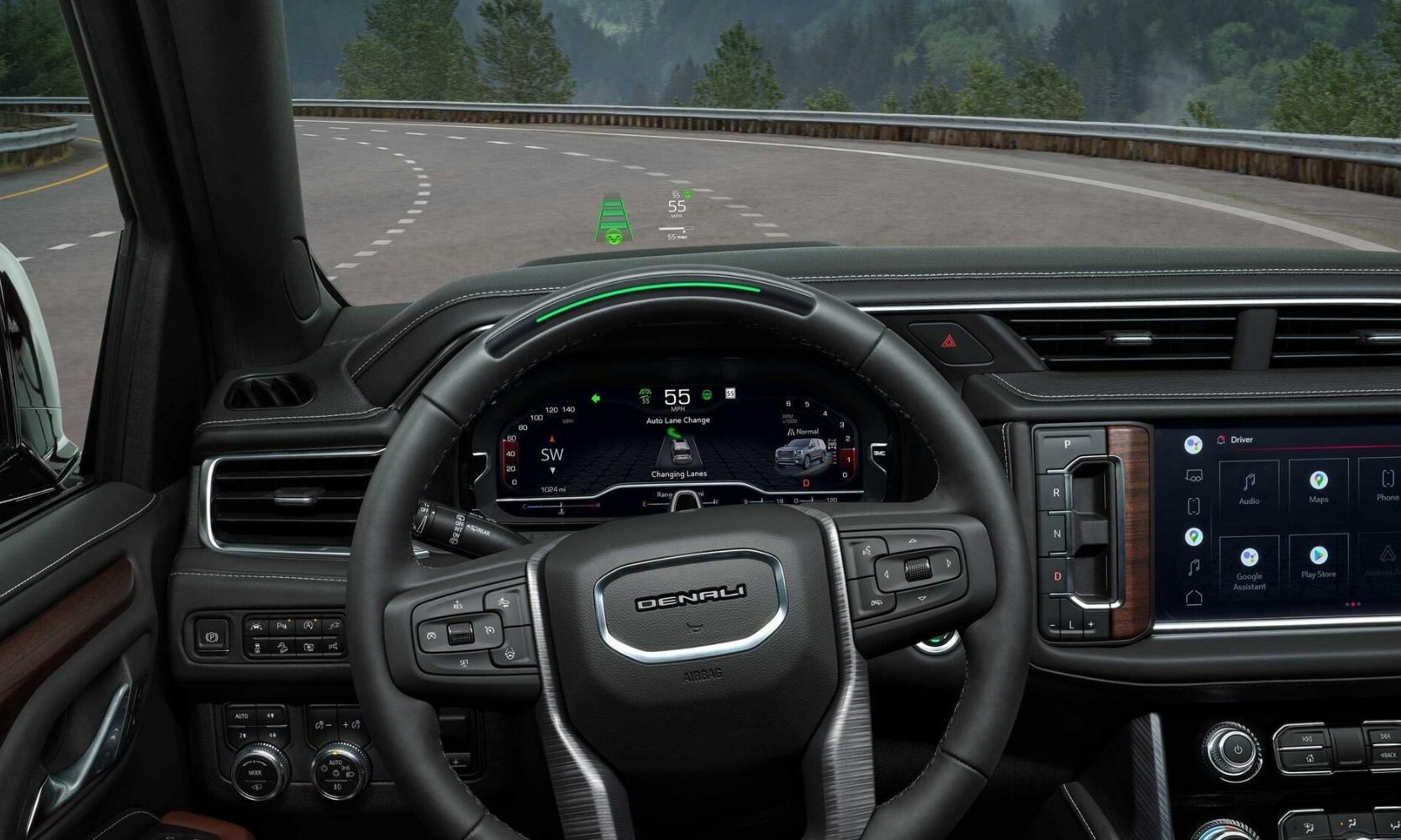Open the Audio app tile
The height and width of the screenshot is (840, 1401).
point(1249,489)
